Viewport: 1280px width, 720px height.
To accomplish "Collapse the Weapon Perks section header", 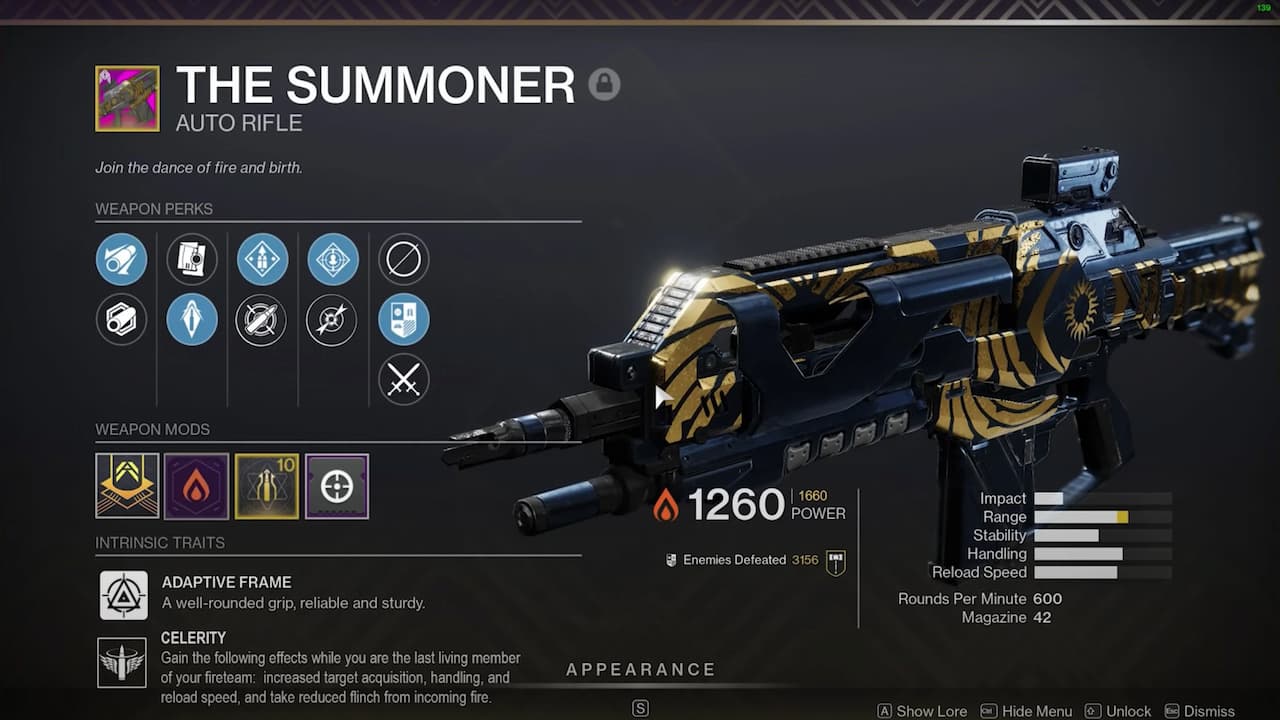I will (x=154, y=209).
